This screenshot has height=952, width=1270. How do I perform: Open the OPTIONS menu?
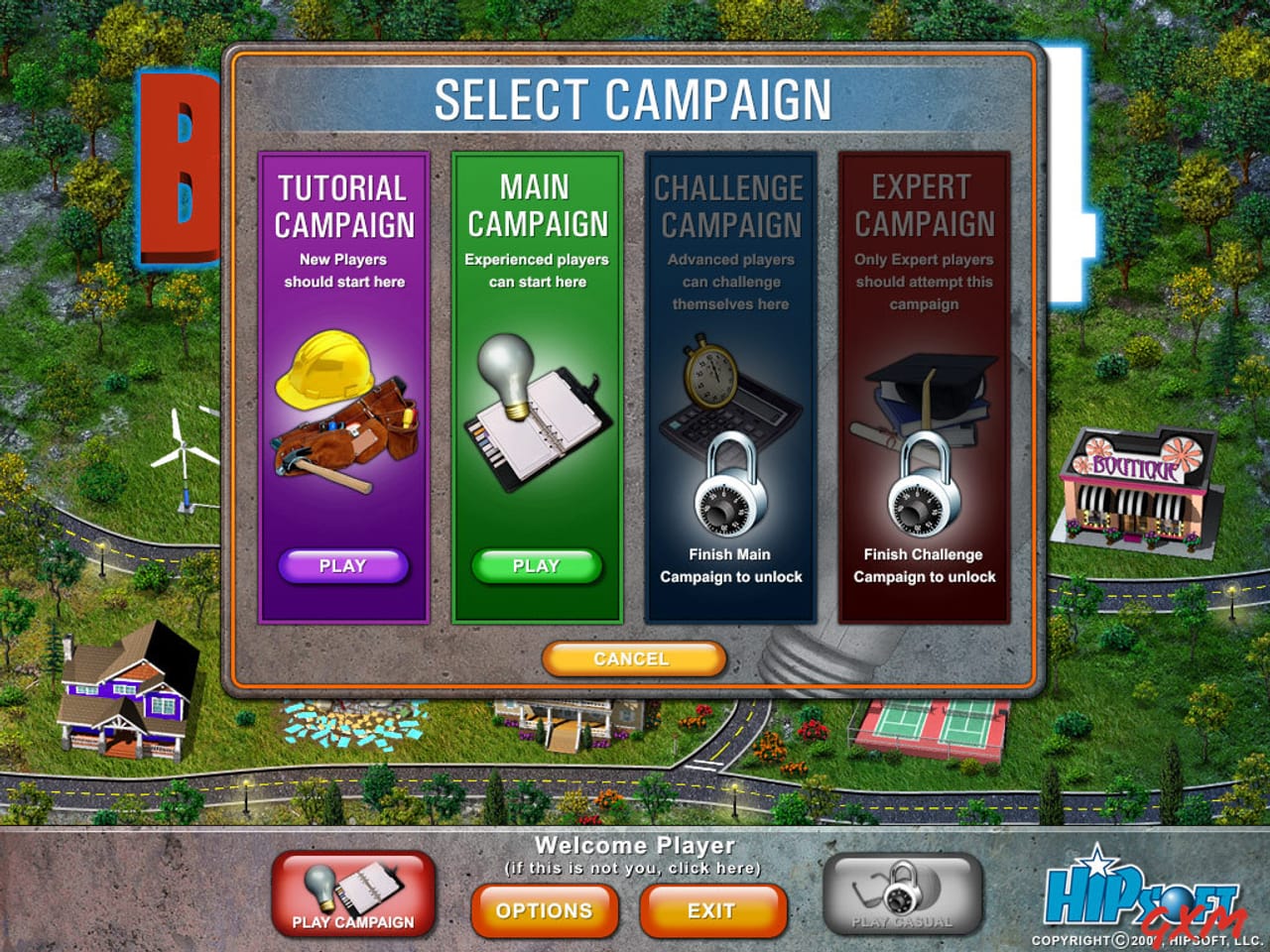[x=544, y=909]
